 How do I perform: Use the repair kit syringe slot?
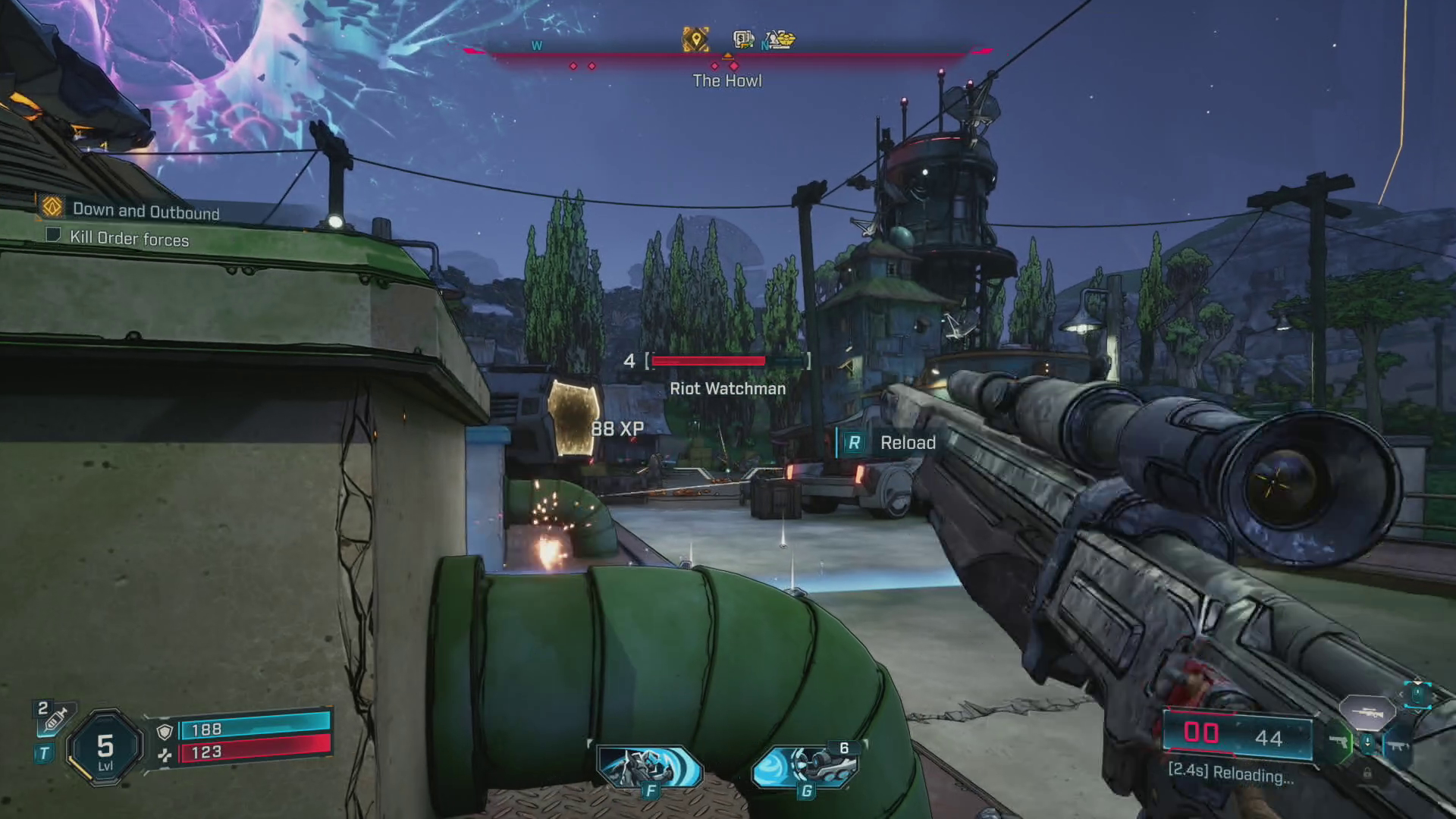coord(56,718)
